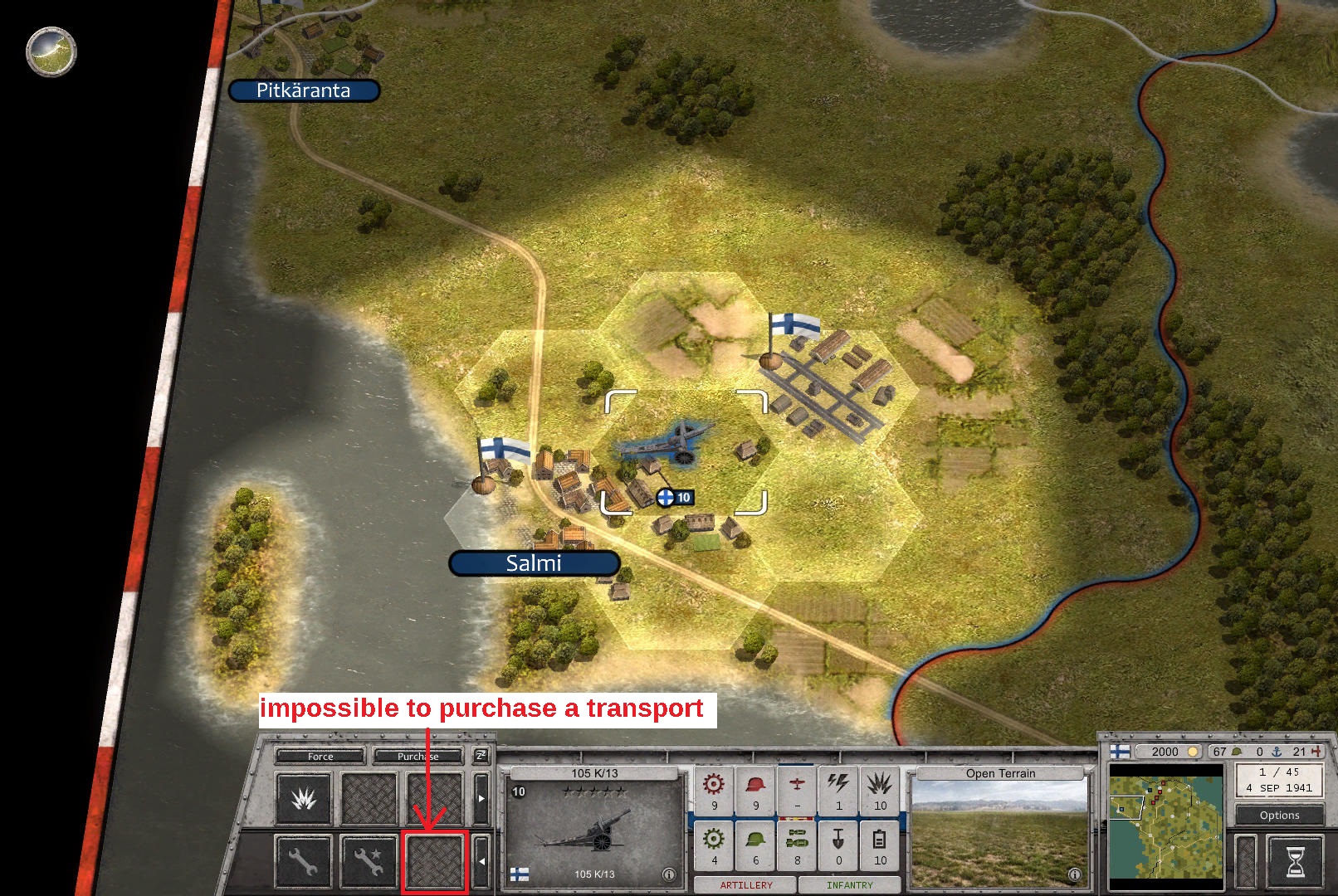Image resolution: width=1338 pixels, height=896 pixels.
Task: Open the Purchase screen
Action: coord(419,756)
